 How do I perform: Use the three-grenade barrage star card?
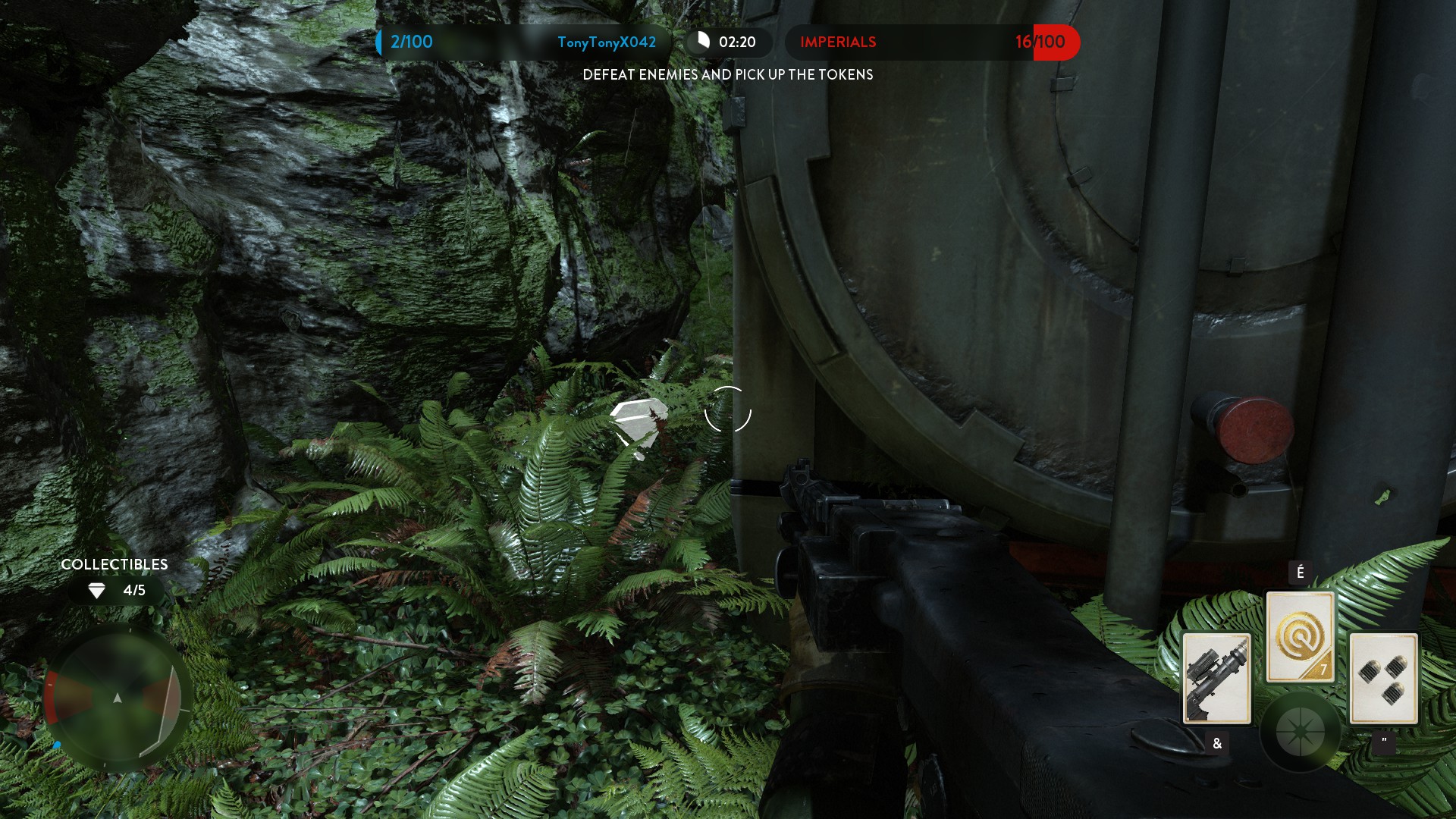(x=1383, y=678)
